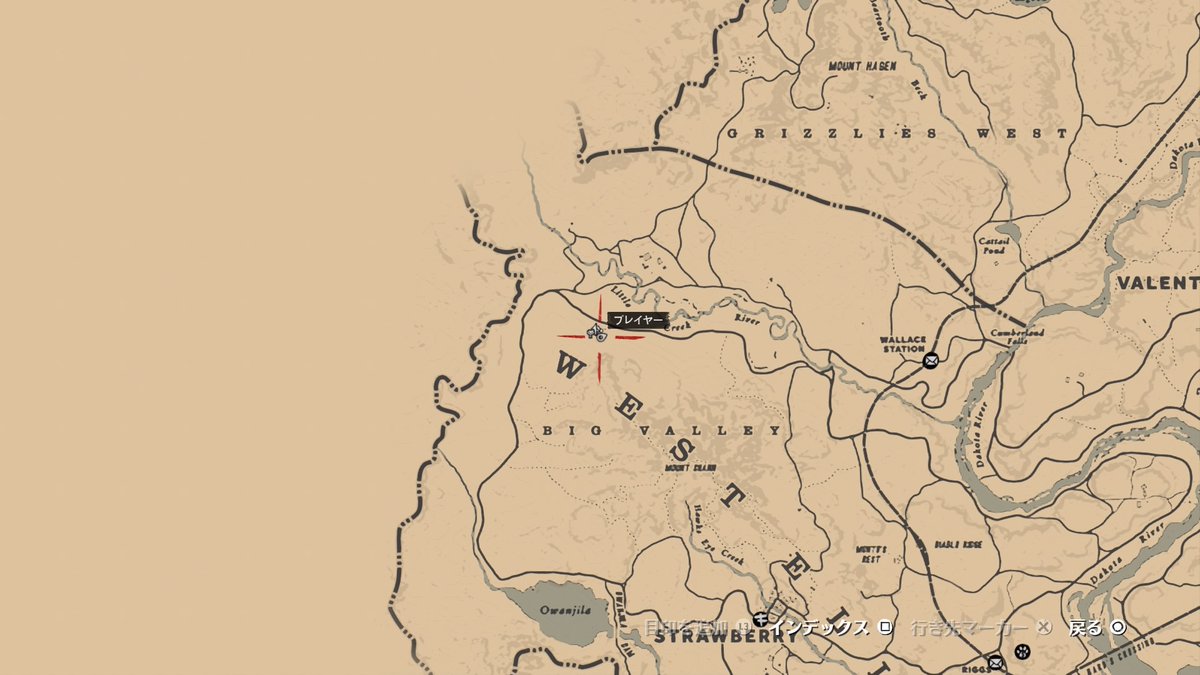
Task: Click the paw print marker near Riggs
Action: coord(1022,652)
